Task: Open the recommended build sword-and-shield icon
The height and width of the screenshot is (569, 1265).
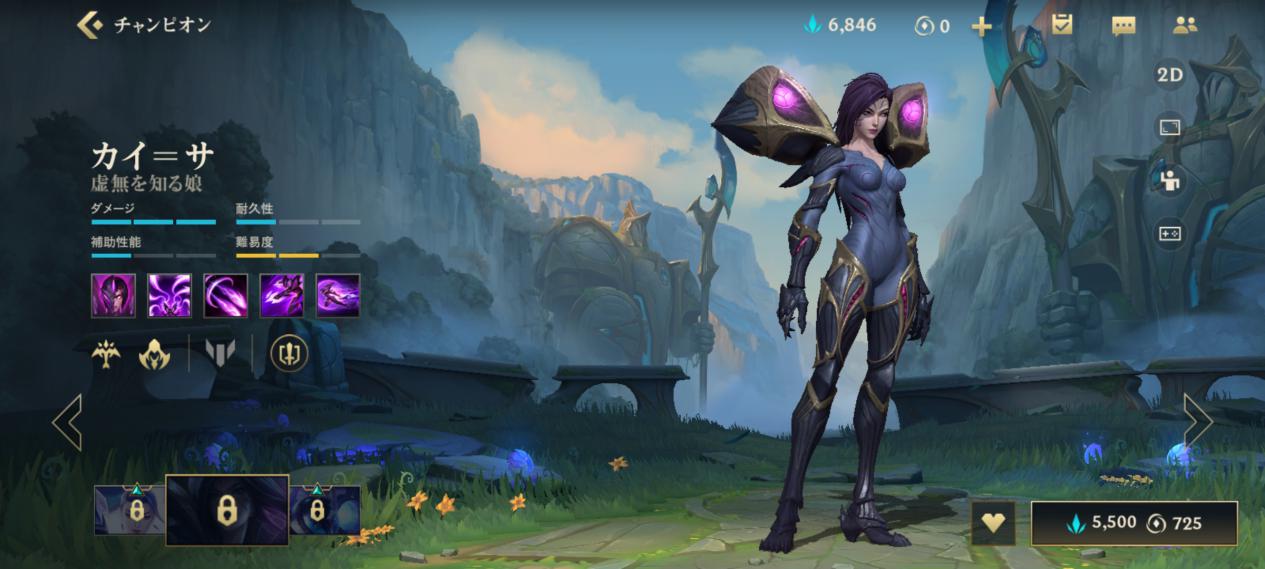Action: coord(289,353)
